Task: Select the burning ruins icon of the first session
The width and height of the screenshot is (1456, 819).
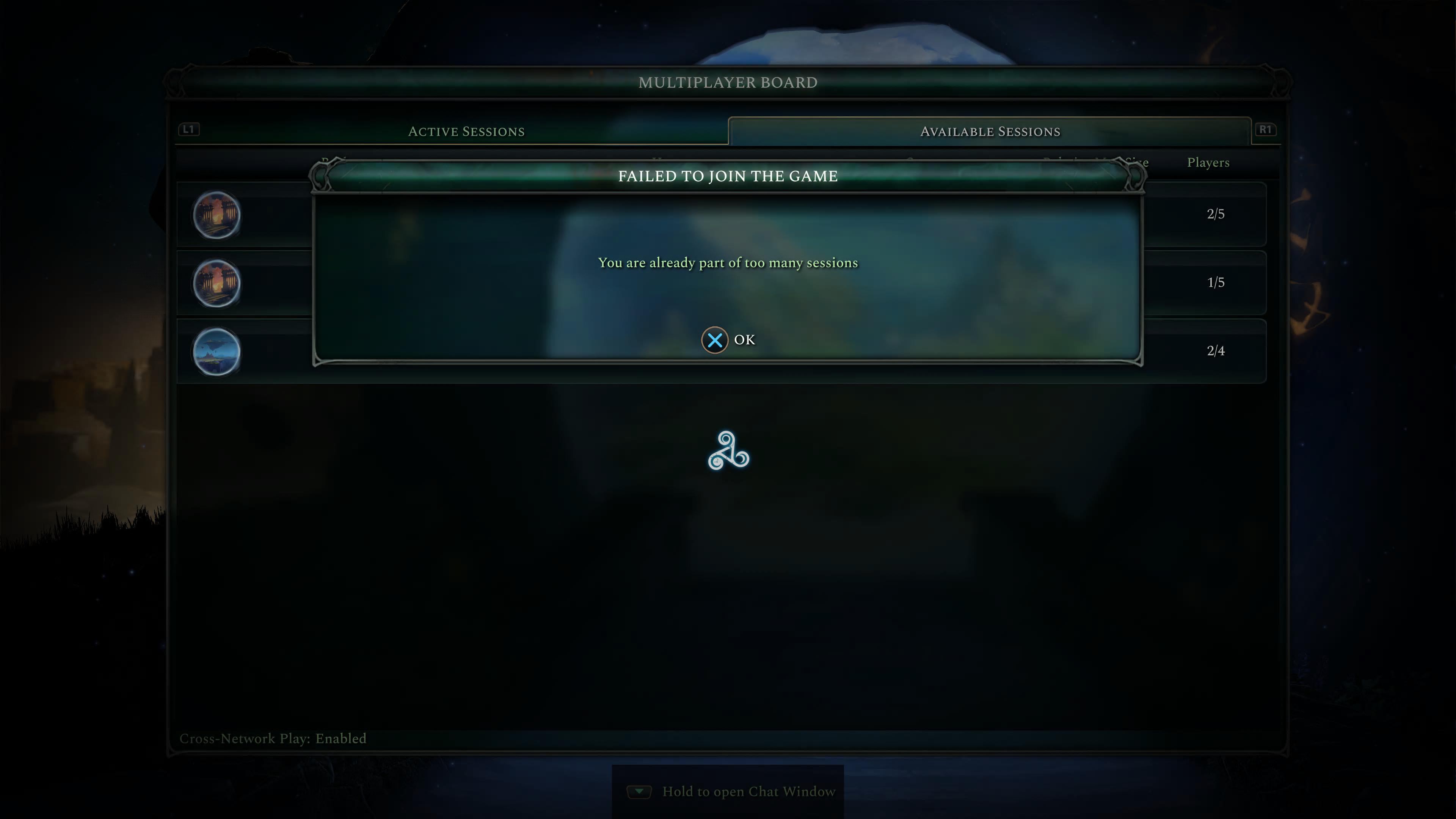Action: pyautogui.click(x=217, y=214)
